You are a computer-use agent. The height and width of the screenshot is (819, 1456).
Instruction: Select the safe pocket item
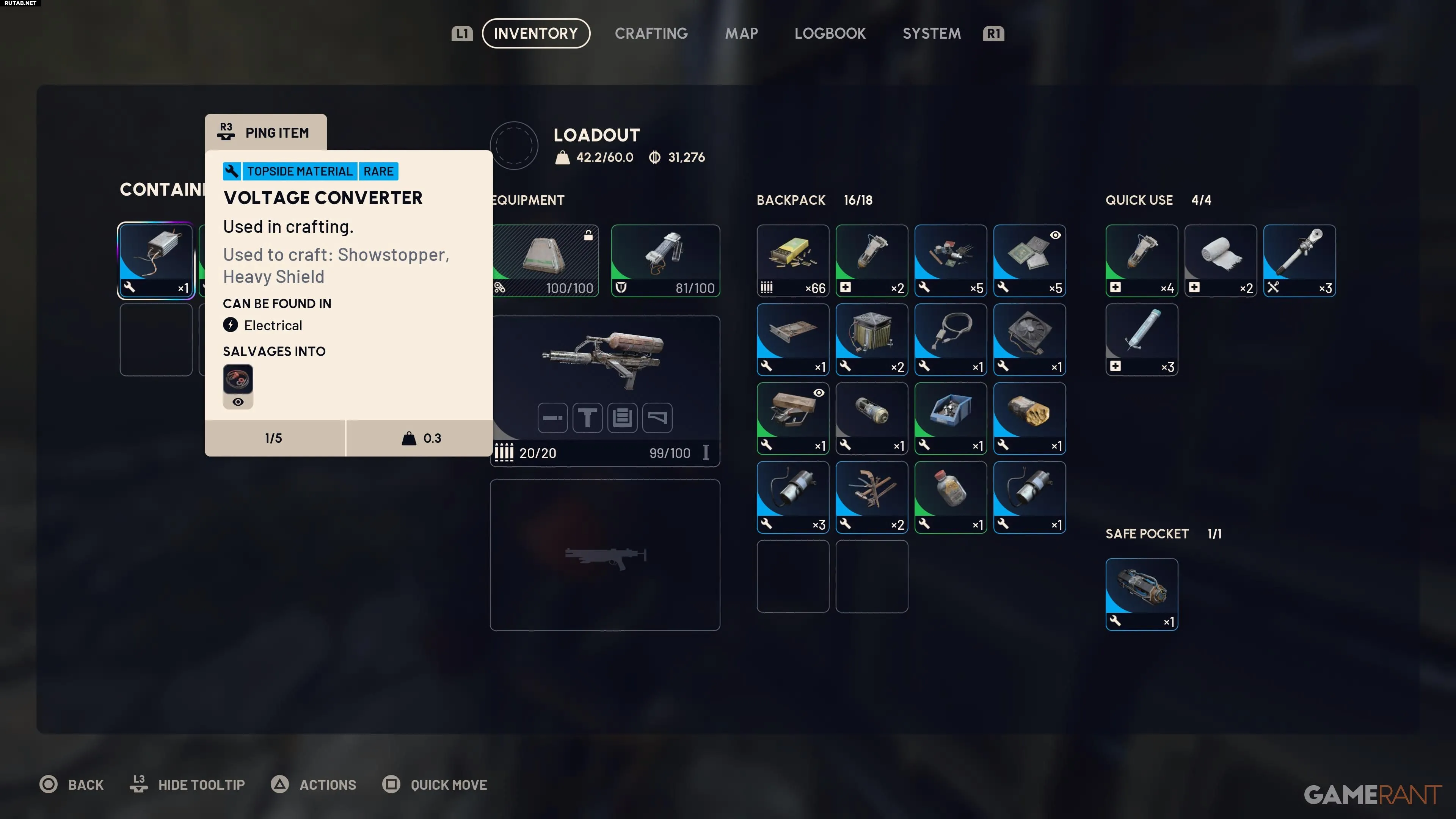(x=1141, y=593)
